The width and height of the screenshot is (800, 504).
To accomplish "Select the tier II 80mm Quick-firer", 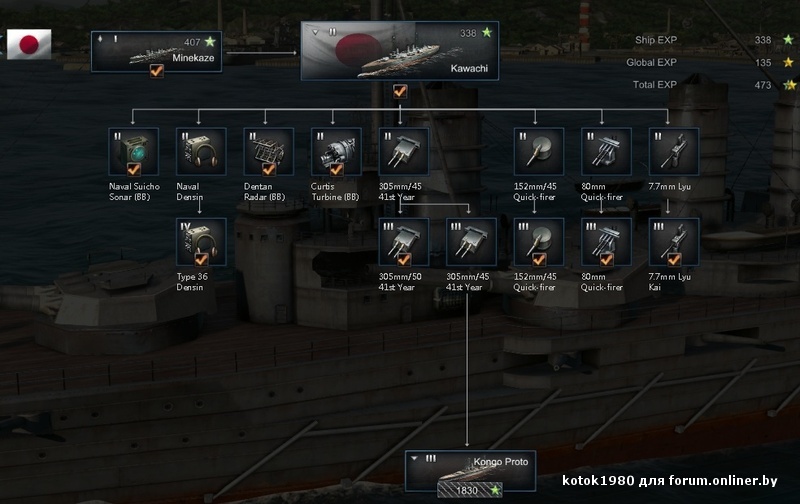I will pyautogui.click(x=606, y=152).
